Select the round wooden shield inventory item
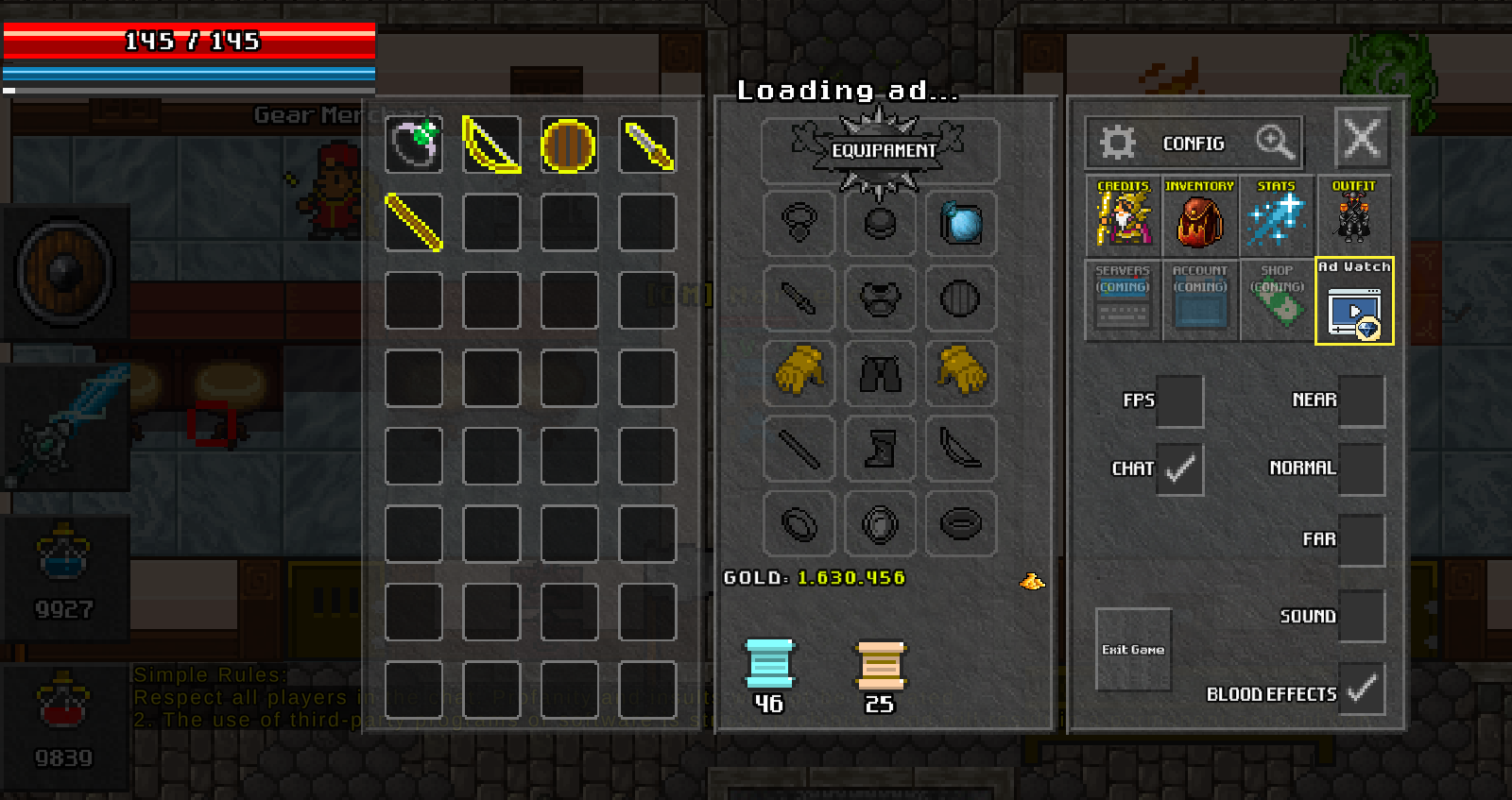Screen dimensions: 1512x800 point(569,145)
